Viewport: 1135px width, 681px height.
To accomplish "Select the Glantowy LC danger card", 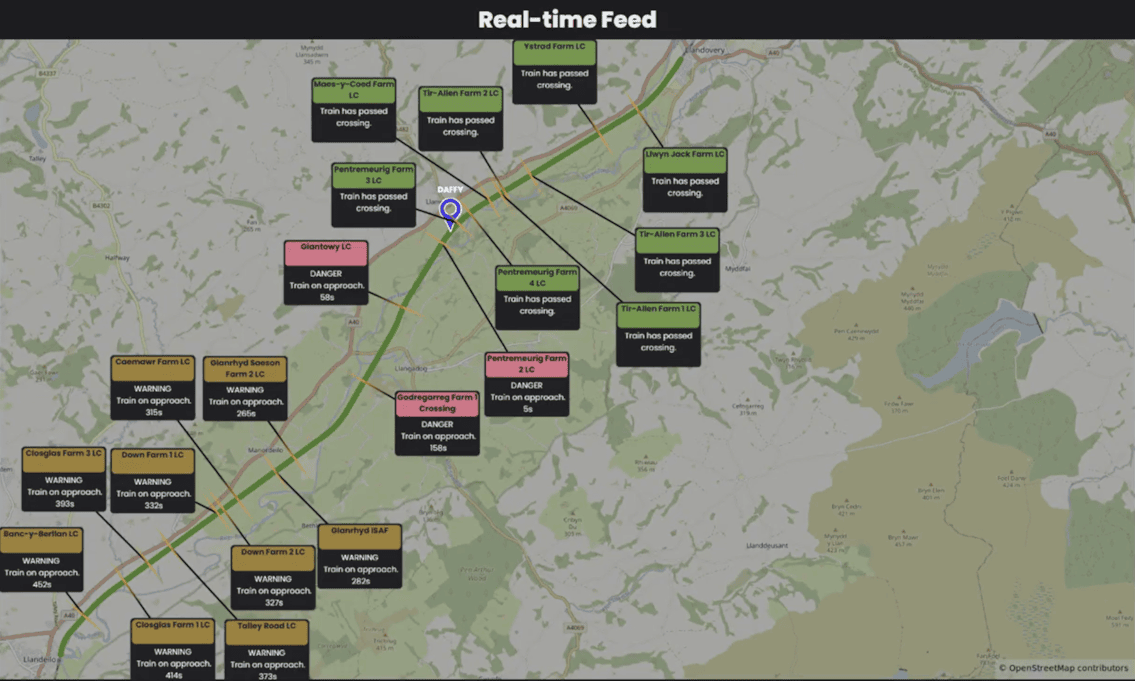I will point(326,272).
